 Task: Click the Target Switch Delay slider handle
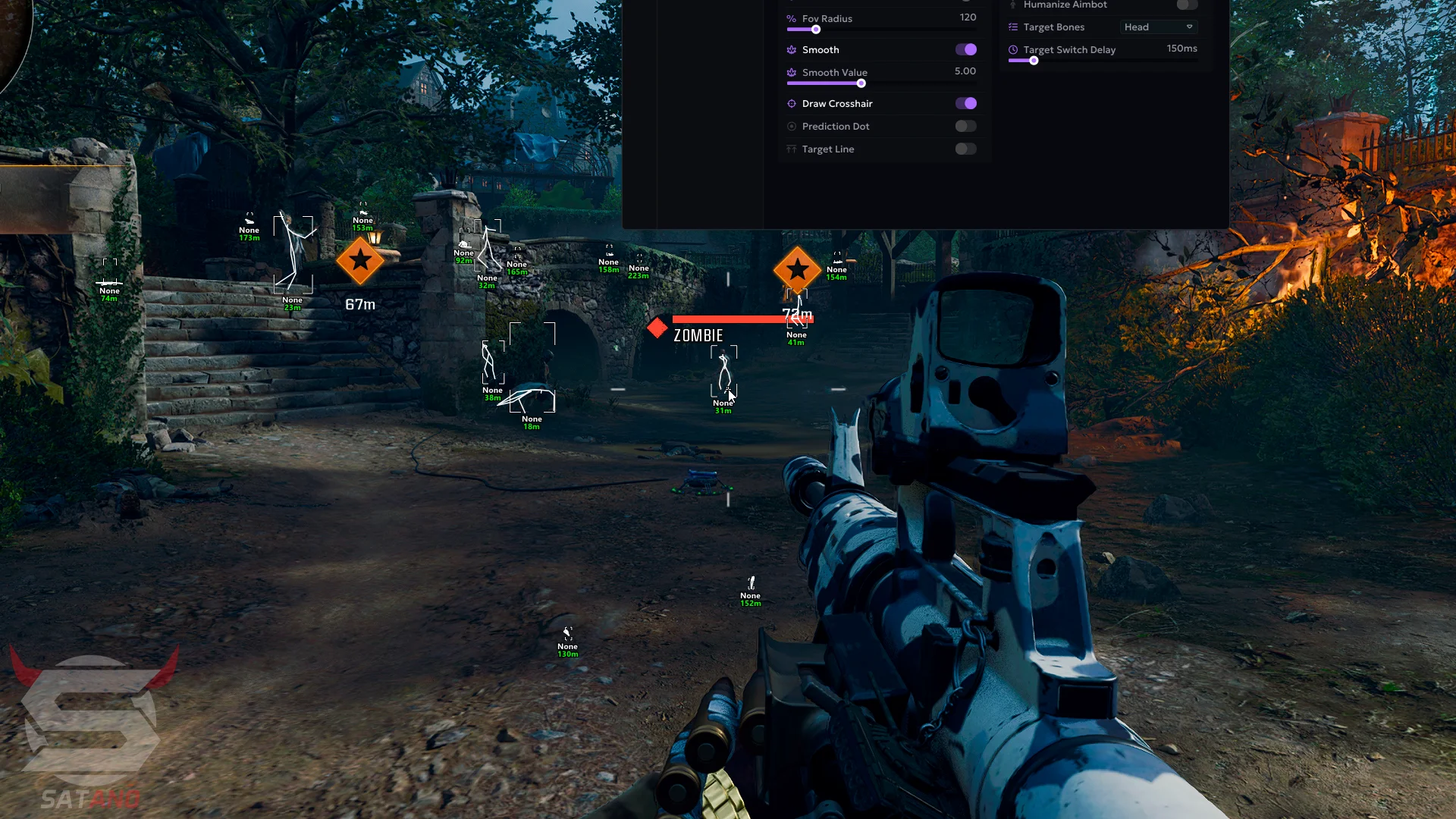pyautogui.click(x=1034, y=61)
